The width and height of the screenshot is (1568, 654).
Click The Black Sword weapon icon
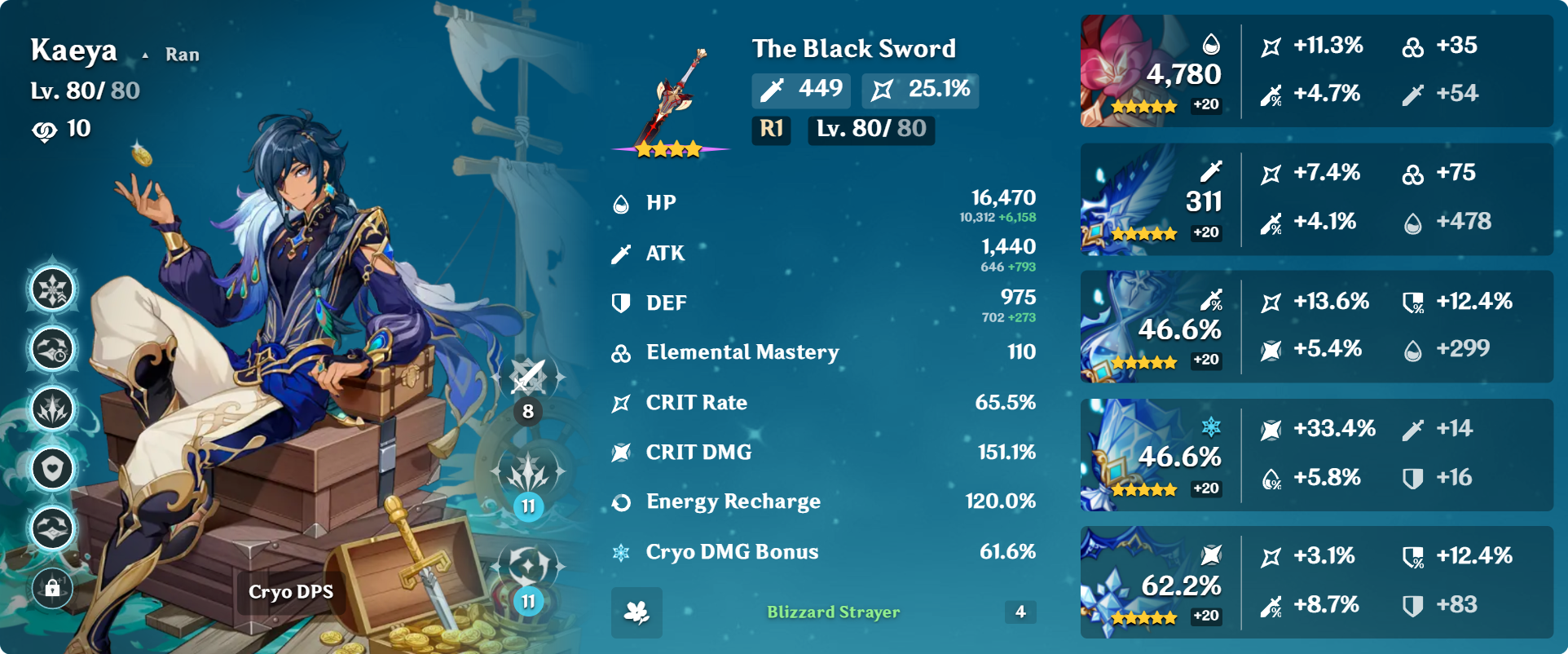tap(671, 101)
